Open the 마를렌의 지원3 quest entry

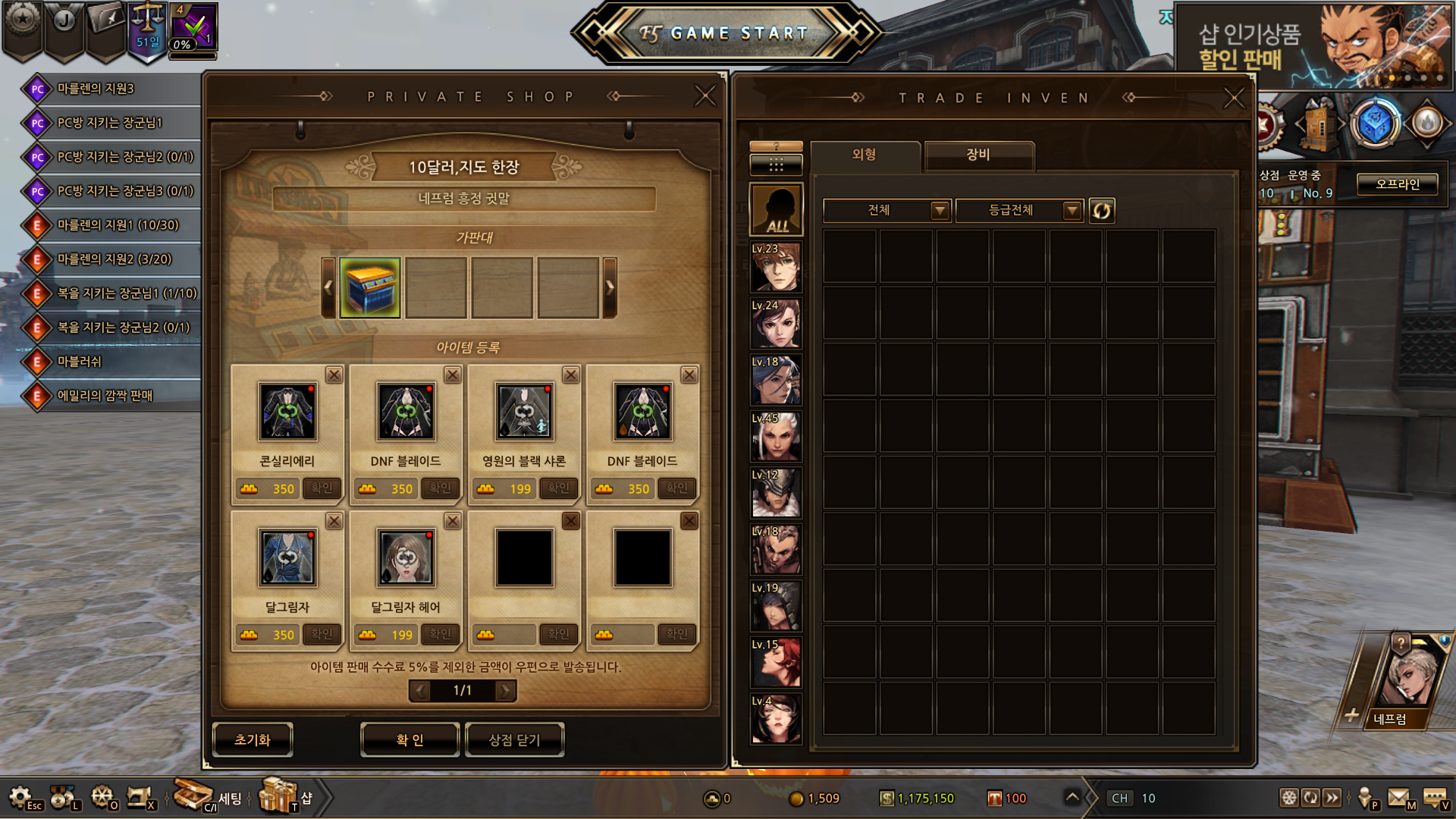tap(96, 89)
